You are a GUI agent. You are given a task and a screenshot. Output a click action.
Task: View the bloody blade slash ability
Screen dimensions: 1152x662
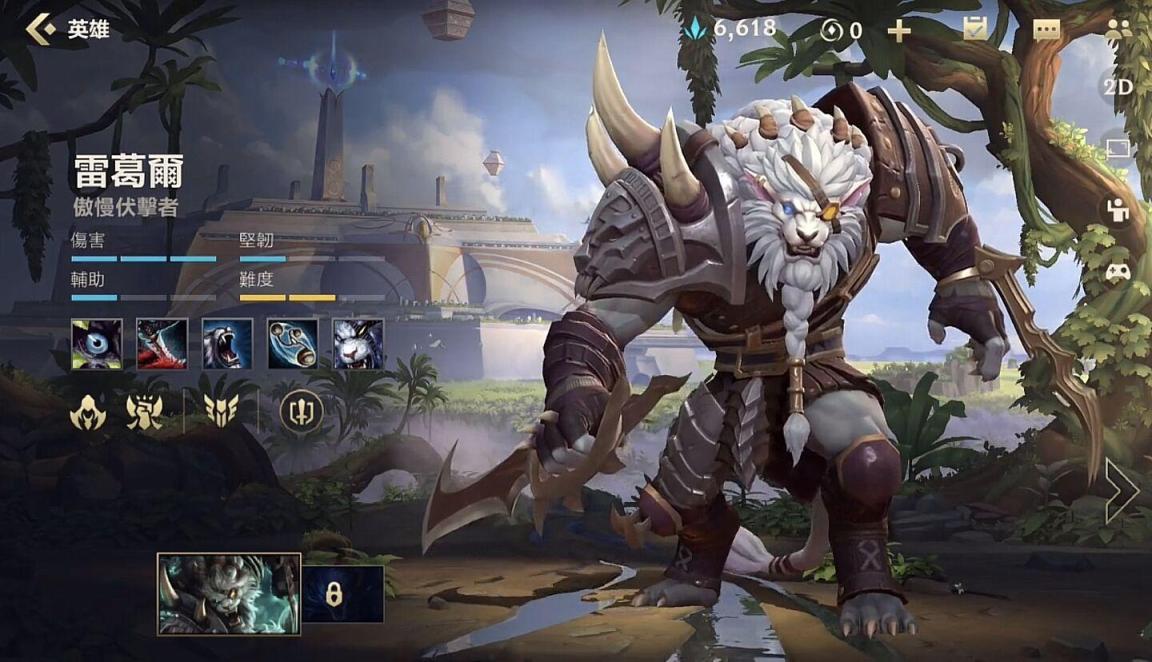point(162,344)
